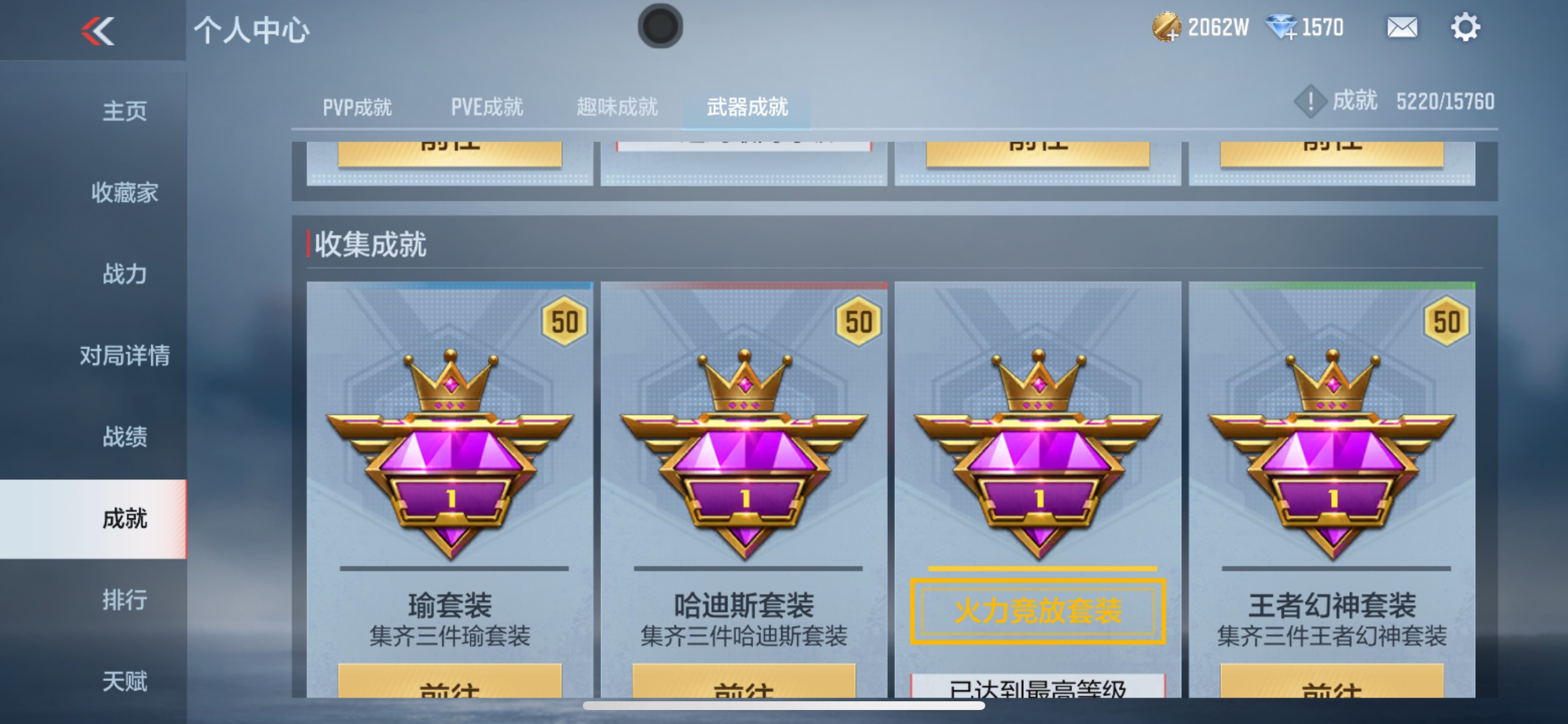Open the settings gear icon
Screen dimensions: 1568x724
1468,26
